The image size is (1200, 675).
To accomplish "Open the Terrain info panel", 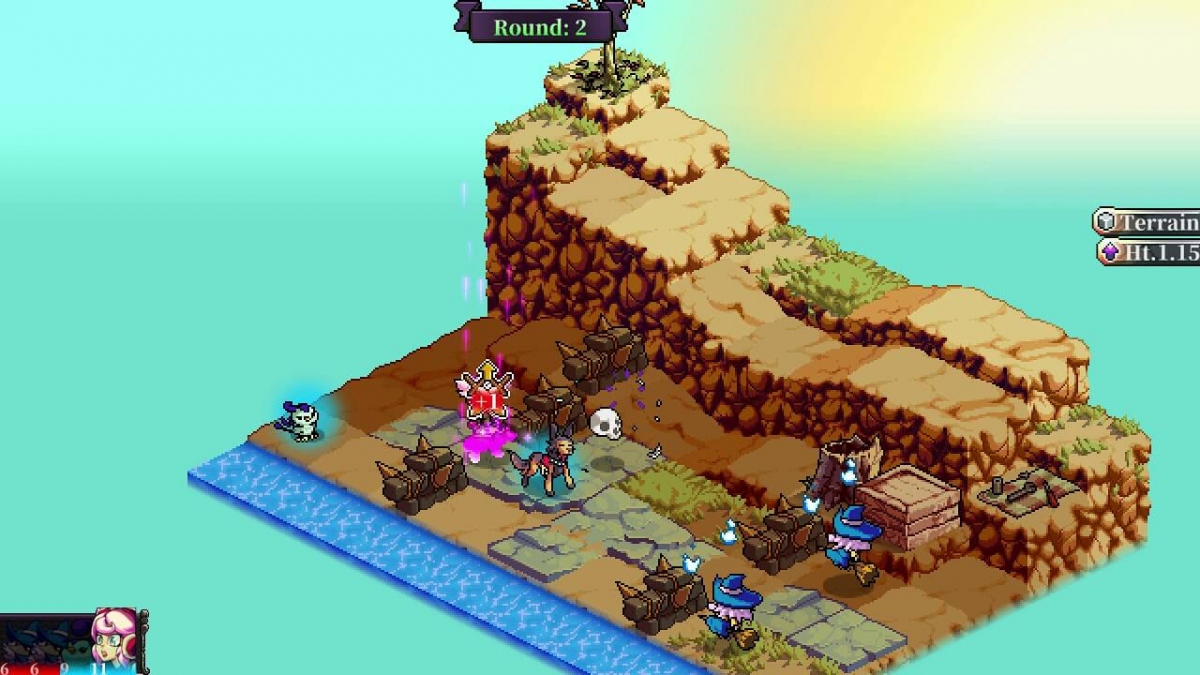I will (x=1148, y=222).
